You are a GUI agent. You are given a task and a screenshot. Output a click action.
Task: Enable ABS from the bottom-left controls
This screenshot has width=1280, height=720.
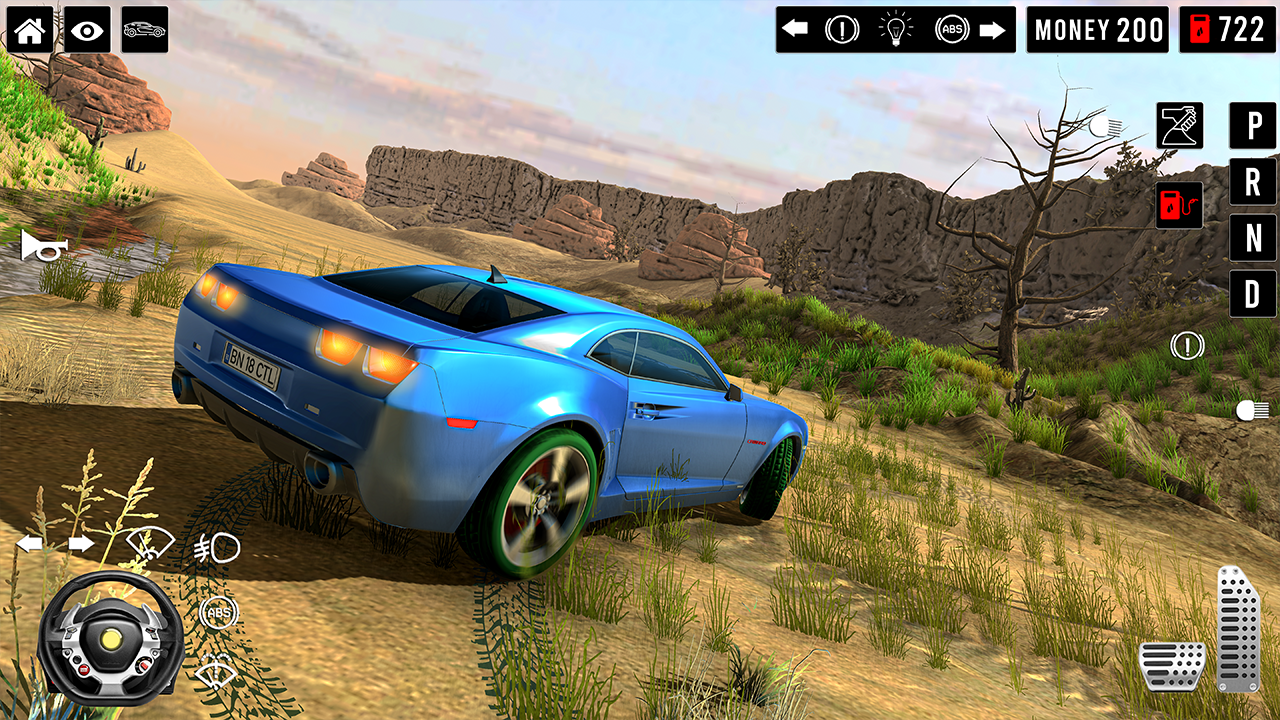[x=215, y=611]
